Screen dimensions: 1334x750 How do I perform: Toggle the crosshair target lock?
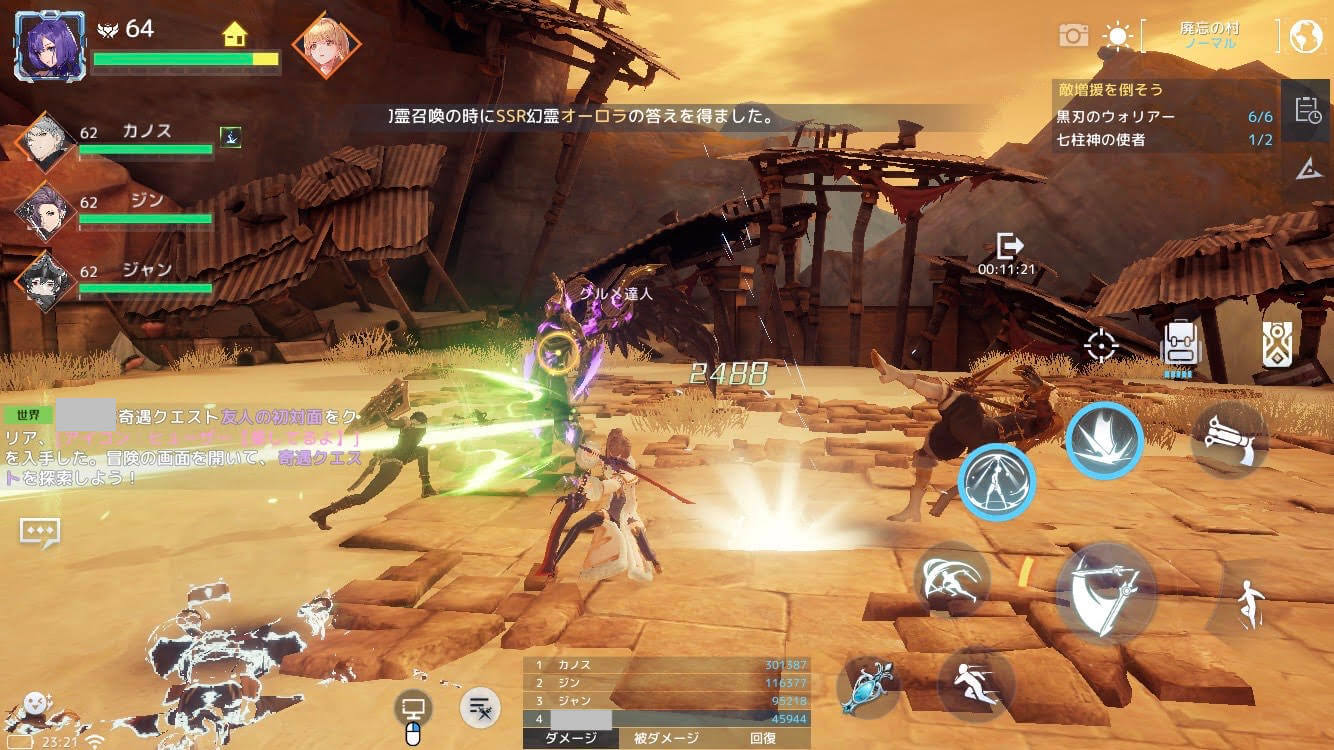tap(1101, 346)
